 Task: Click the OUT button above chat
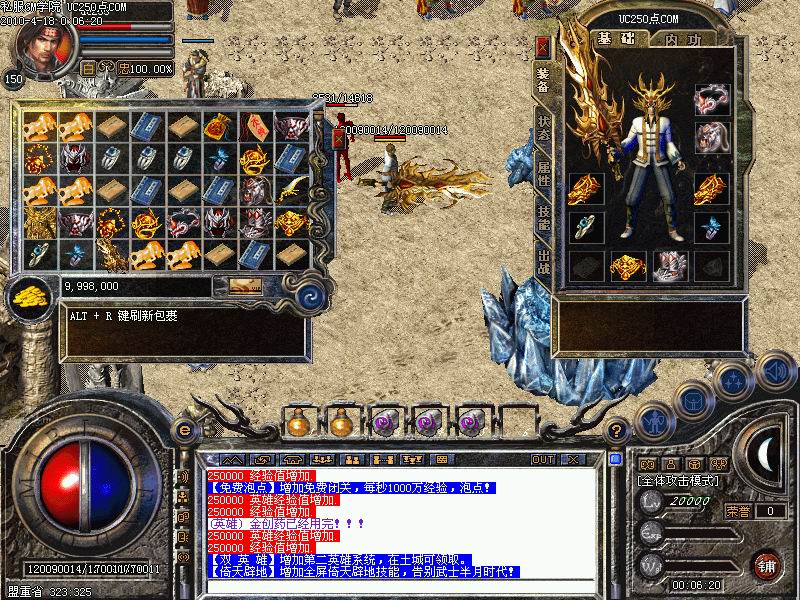543,460
